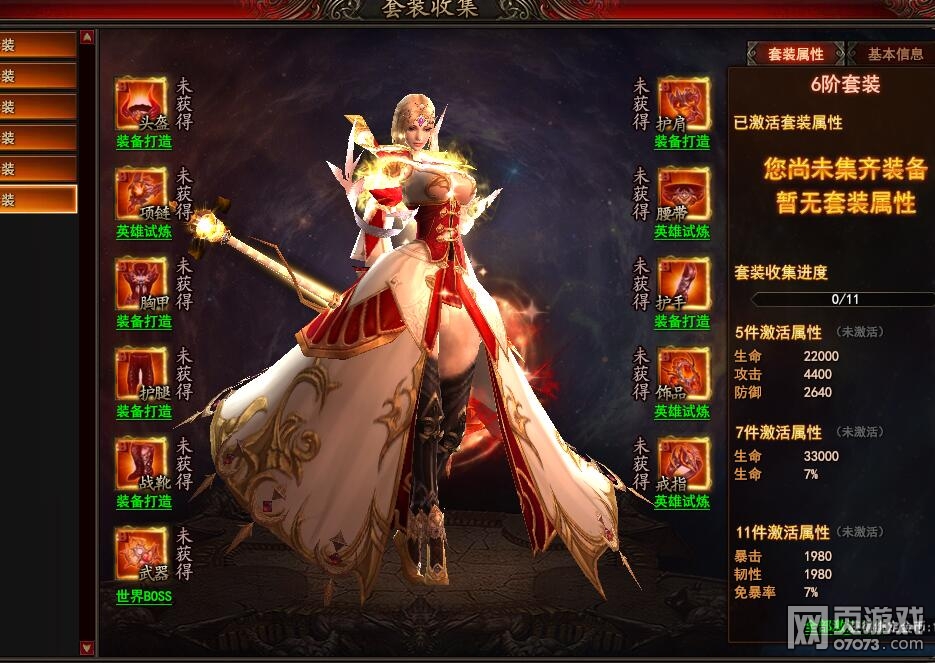This screenshot has width=935, height=663.
Task: Choose the 护腿 leg armor slot
Action: (x=141, y=373)
